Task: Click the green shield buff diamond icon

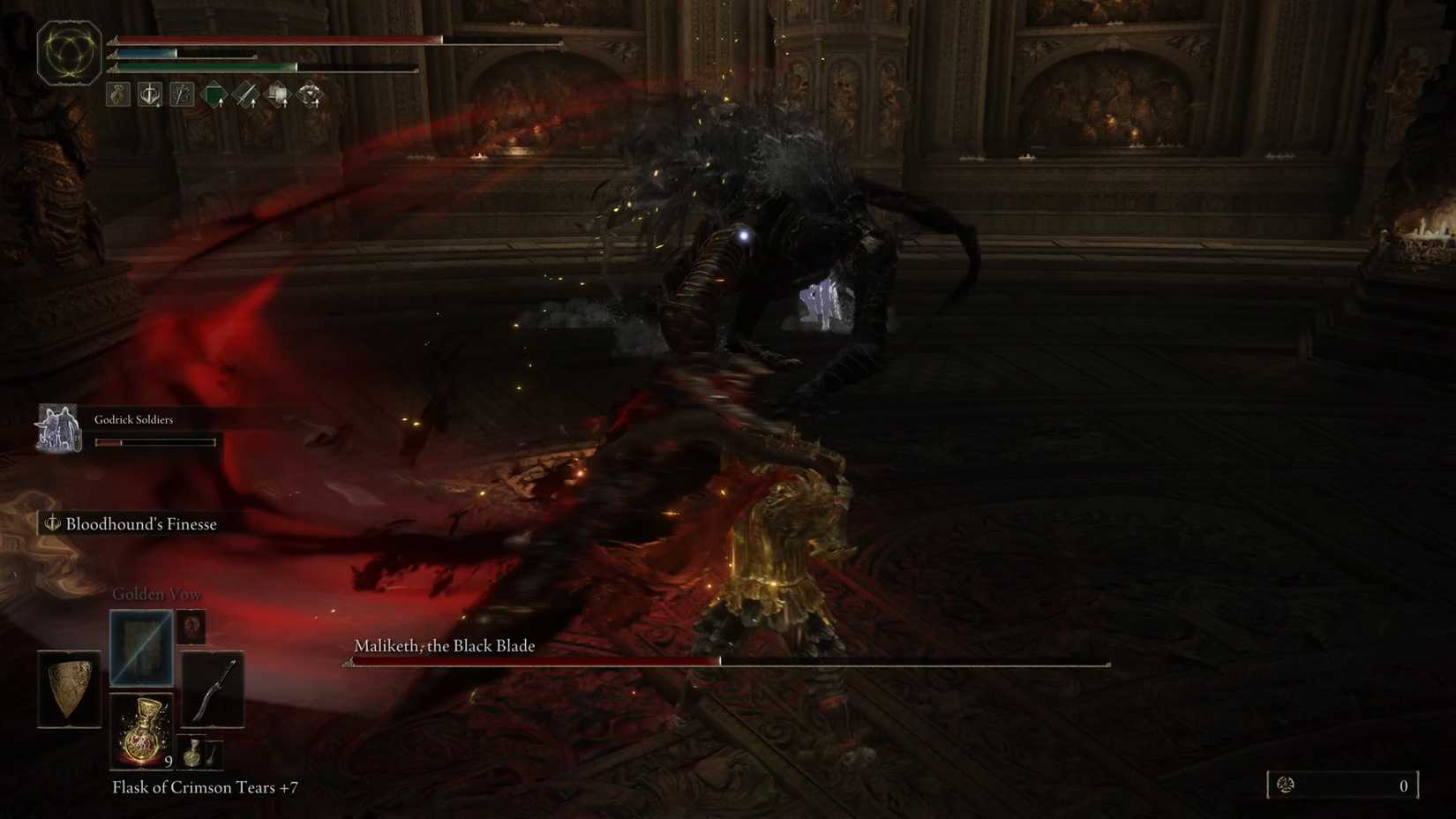Action: tap(213, 94)
